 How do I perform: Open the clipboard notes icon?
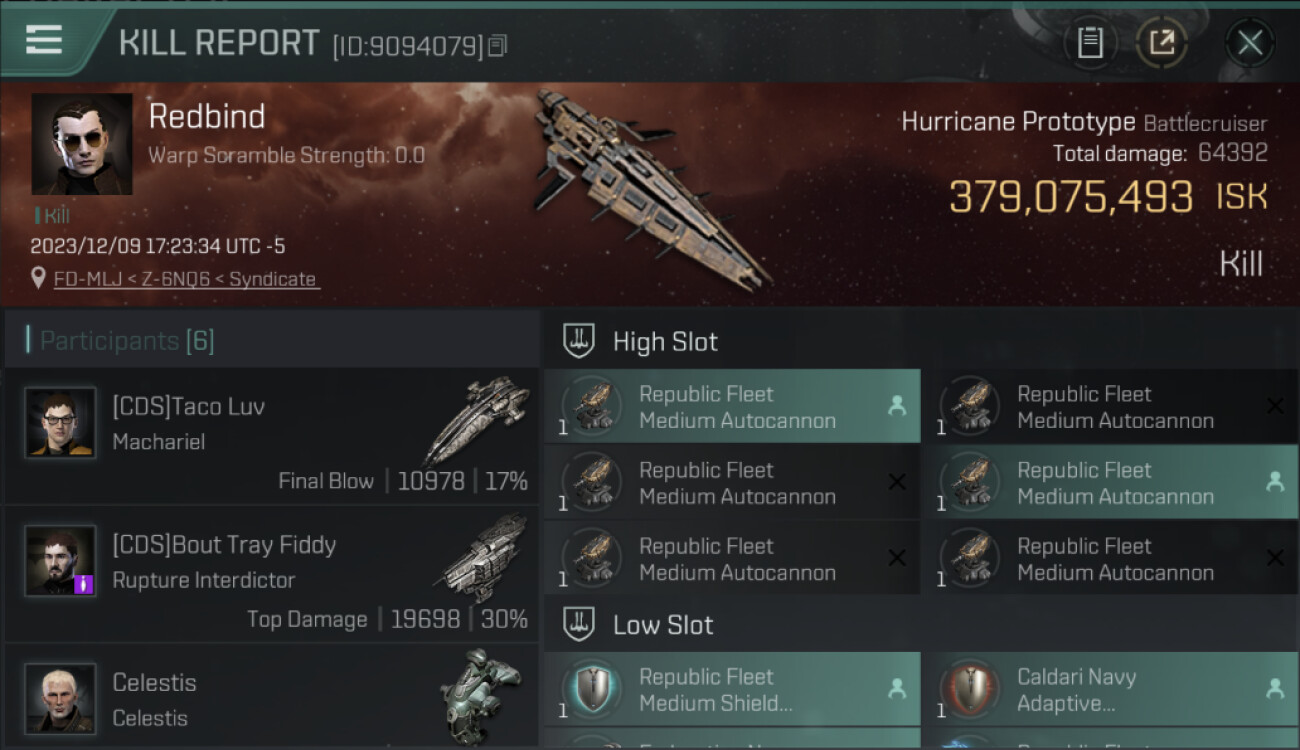pyautogui.click(x=1090, y=43)
